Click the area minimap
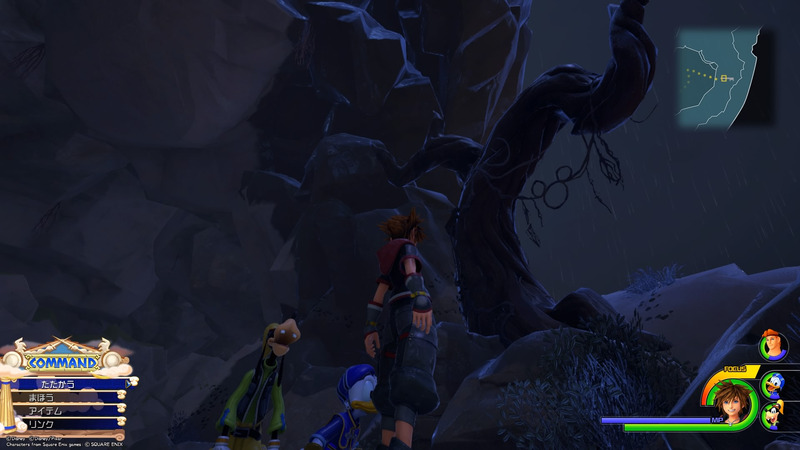Image resolution: width=800 pixels, height=450 pixels. 724,77
